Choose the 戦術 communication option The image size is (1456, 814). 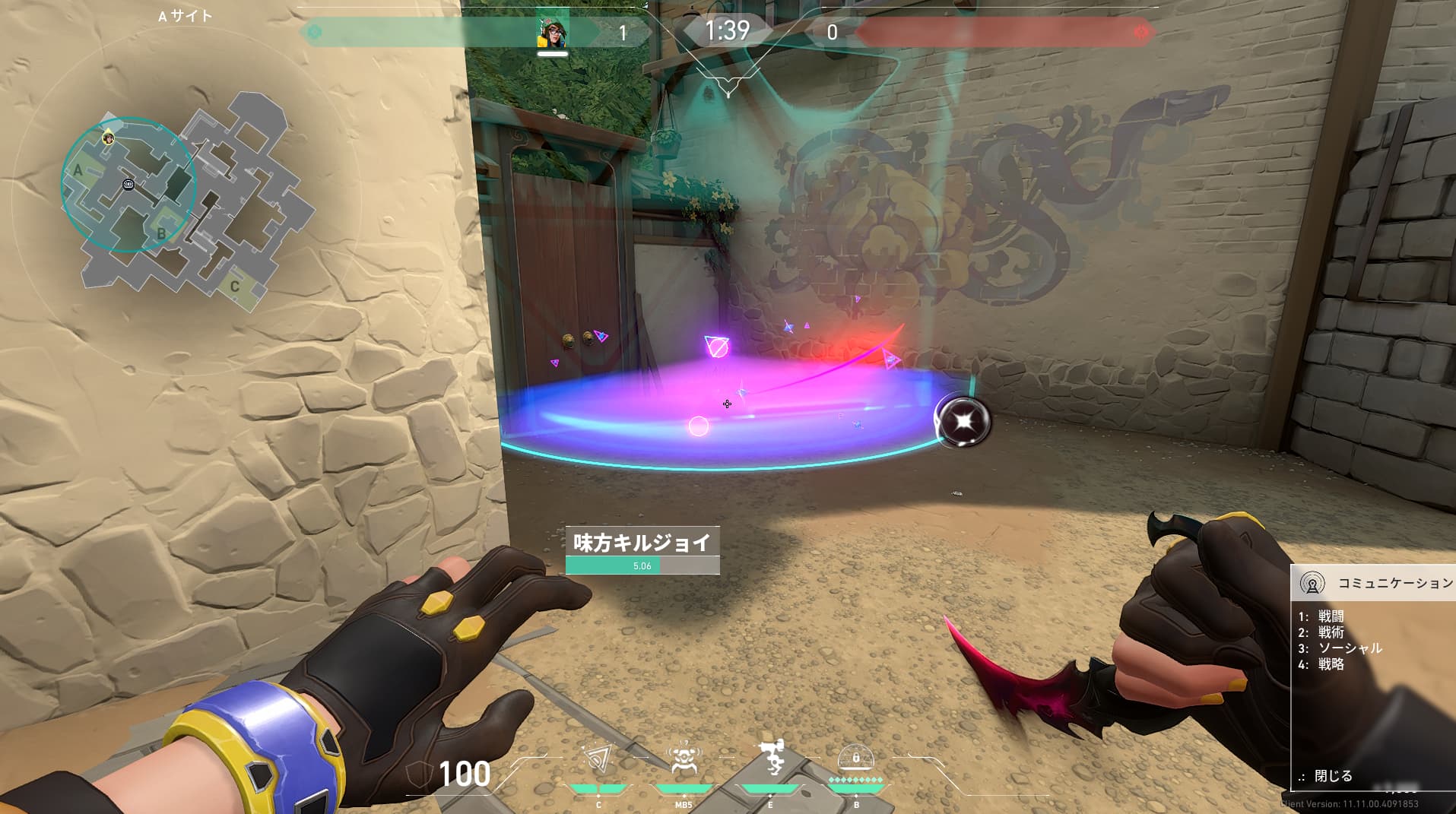(1331, 632)
